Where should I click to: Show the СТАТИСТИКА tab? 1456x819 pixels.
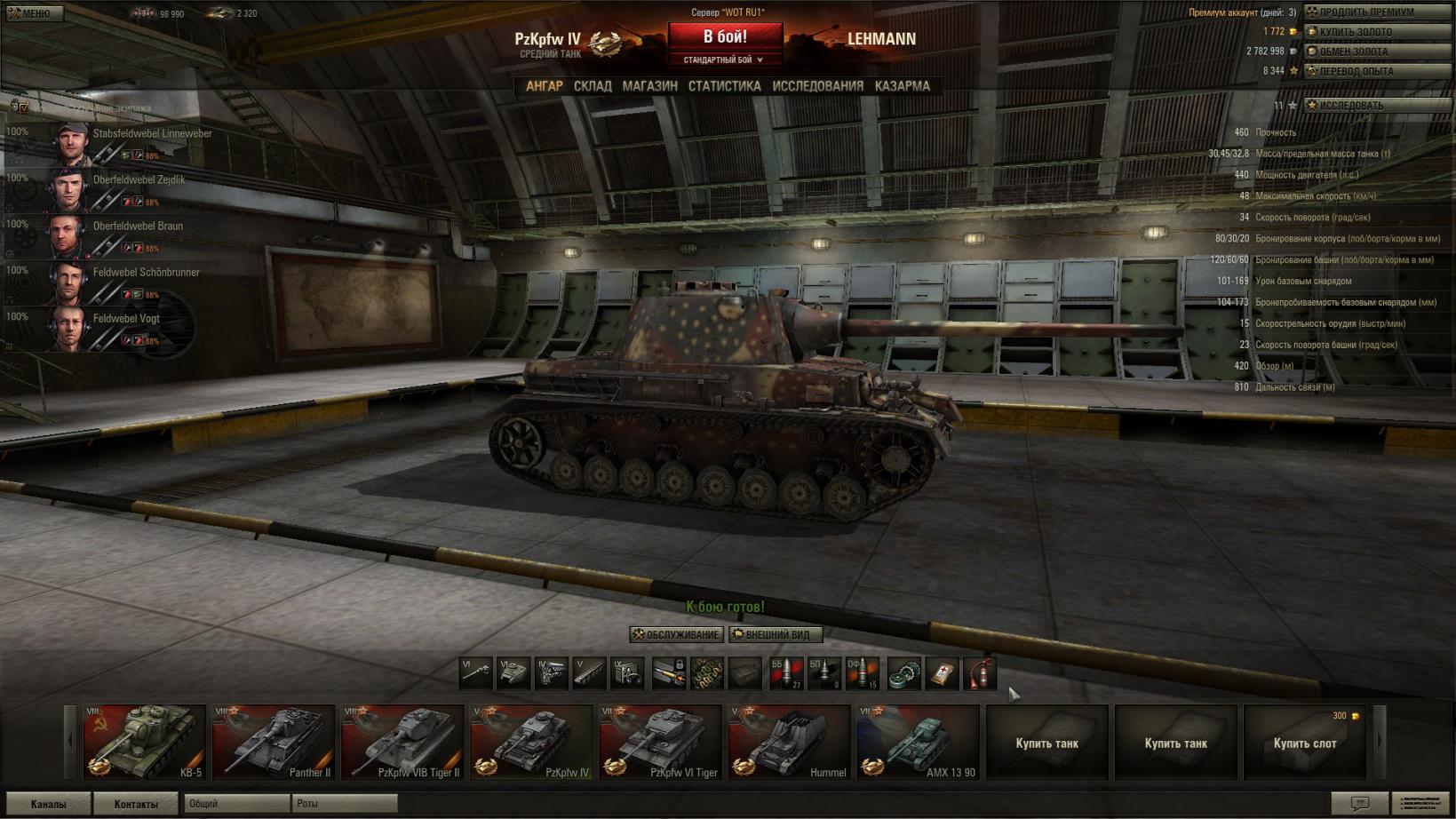click(x=724, y=86)
